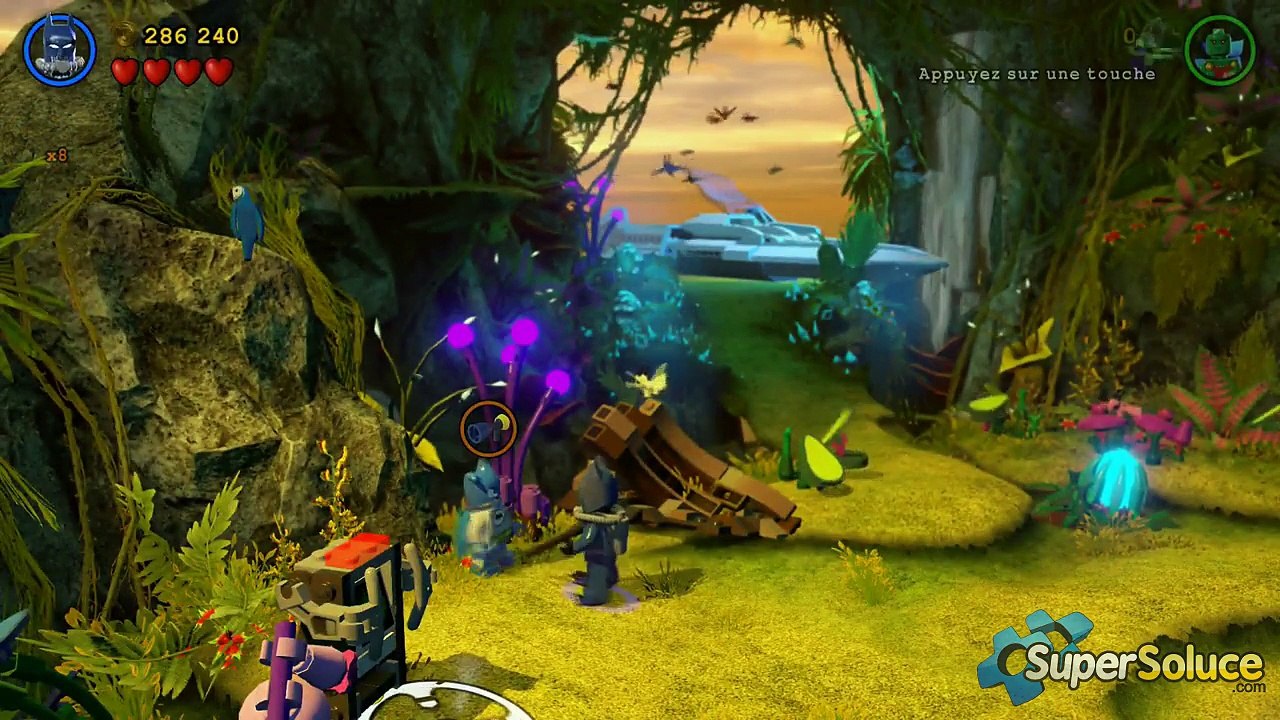The height and width of the screenshot is (720, 1280).
Task: Click the Martian Manhunter player two portrait
Action: point(1220,49)
